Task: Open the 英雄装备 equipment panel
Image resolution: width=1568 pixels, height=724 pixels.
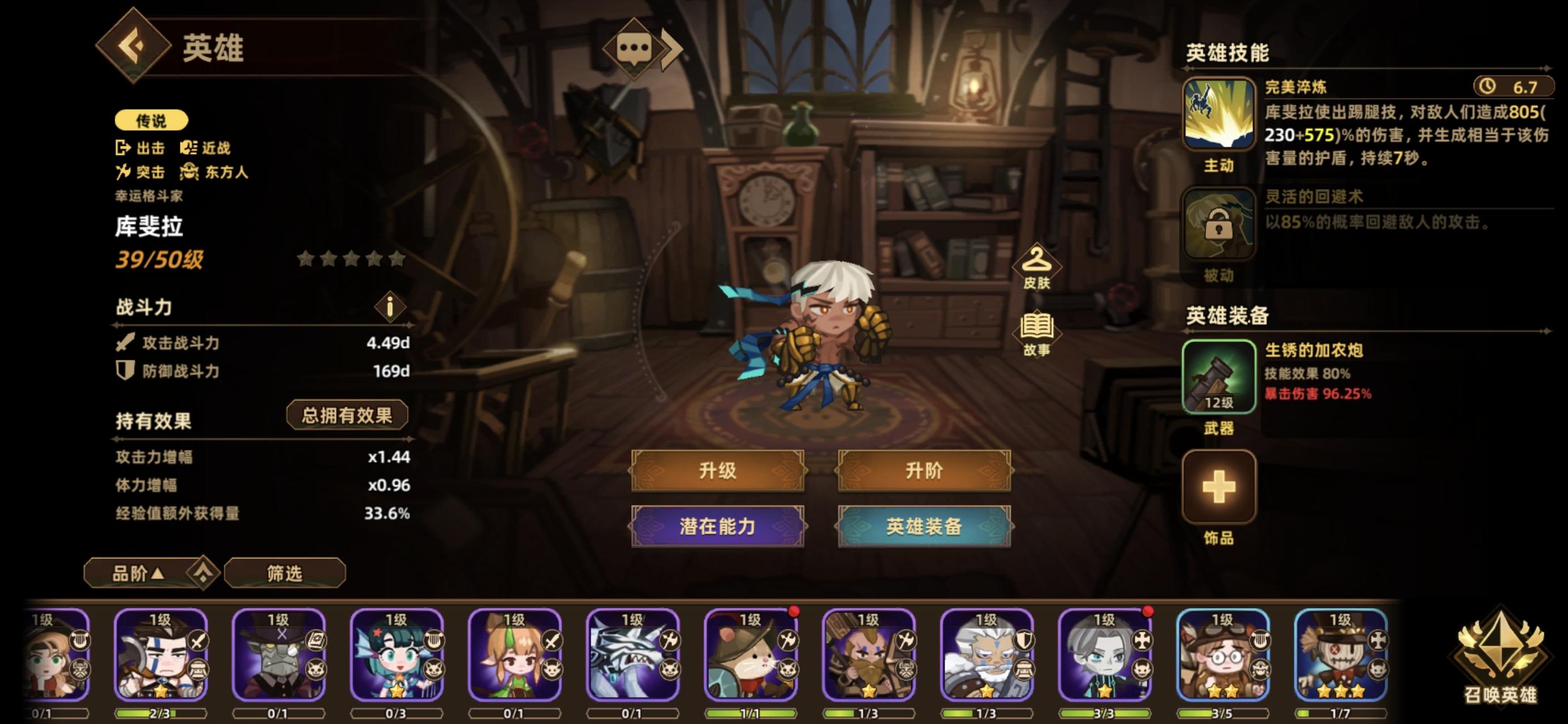Action: (924, 527)
